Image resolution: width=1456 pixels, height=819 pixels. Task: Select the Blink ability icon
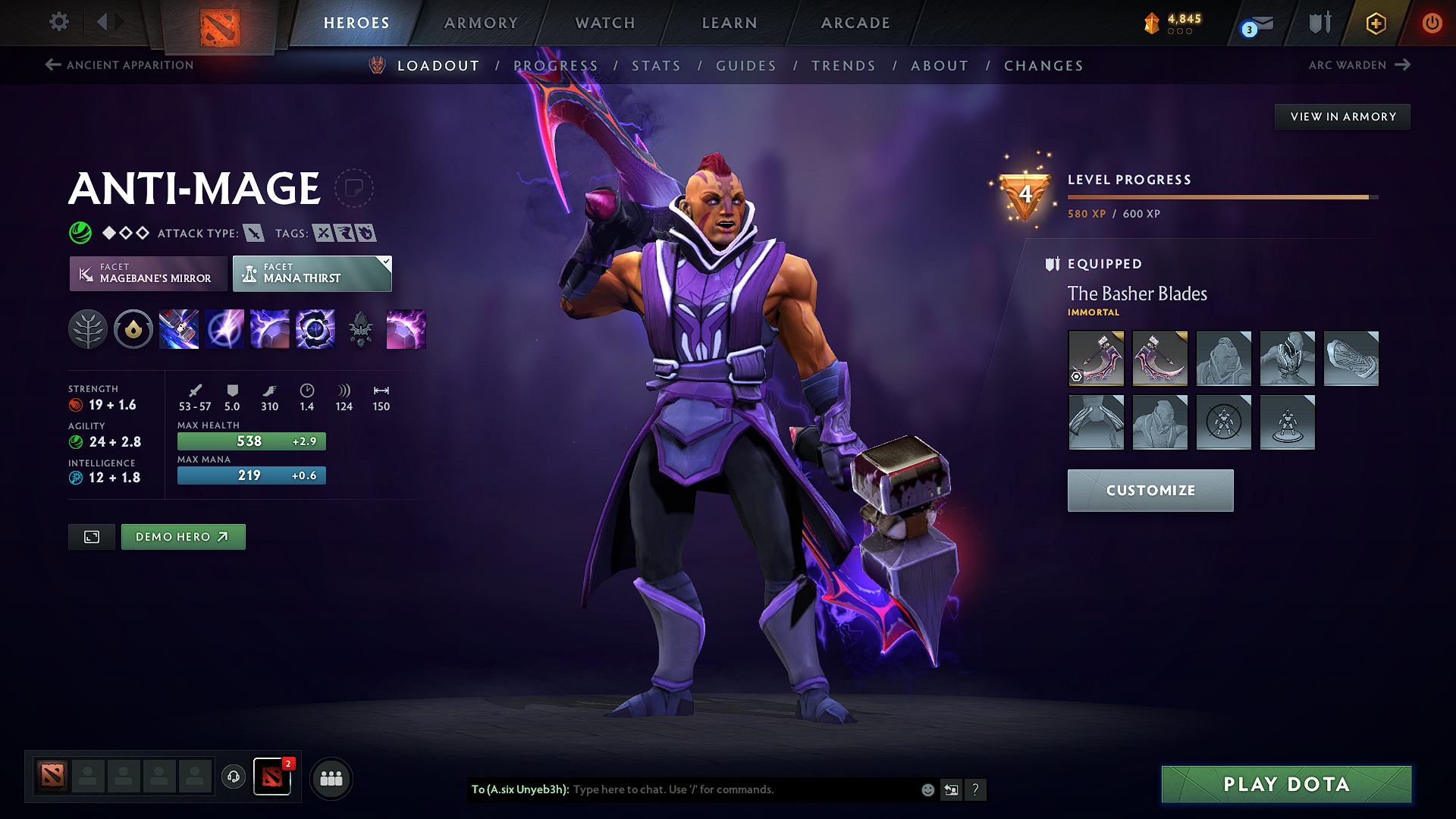pos(224,328)
